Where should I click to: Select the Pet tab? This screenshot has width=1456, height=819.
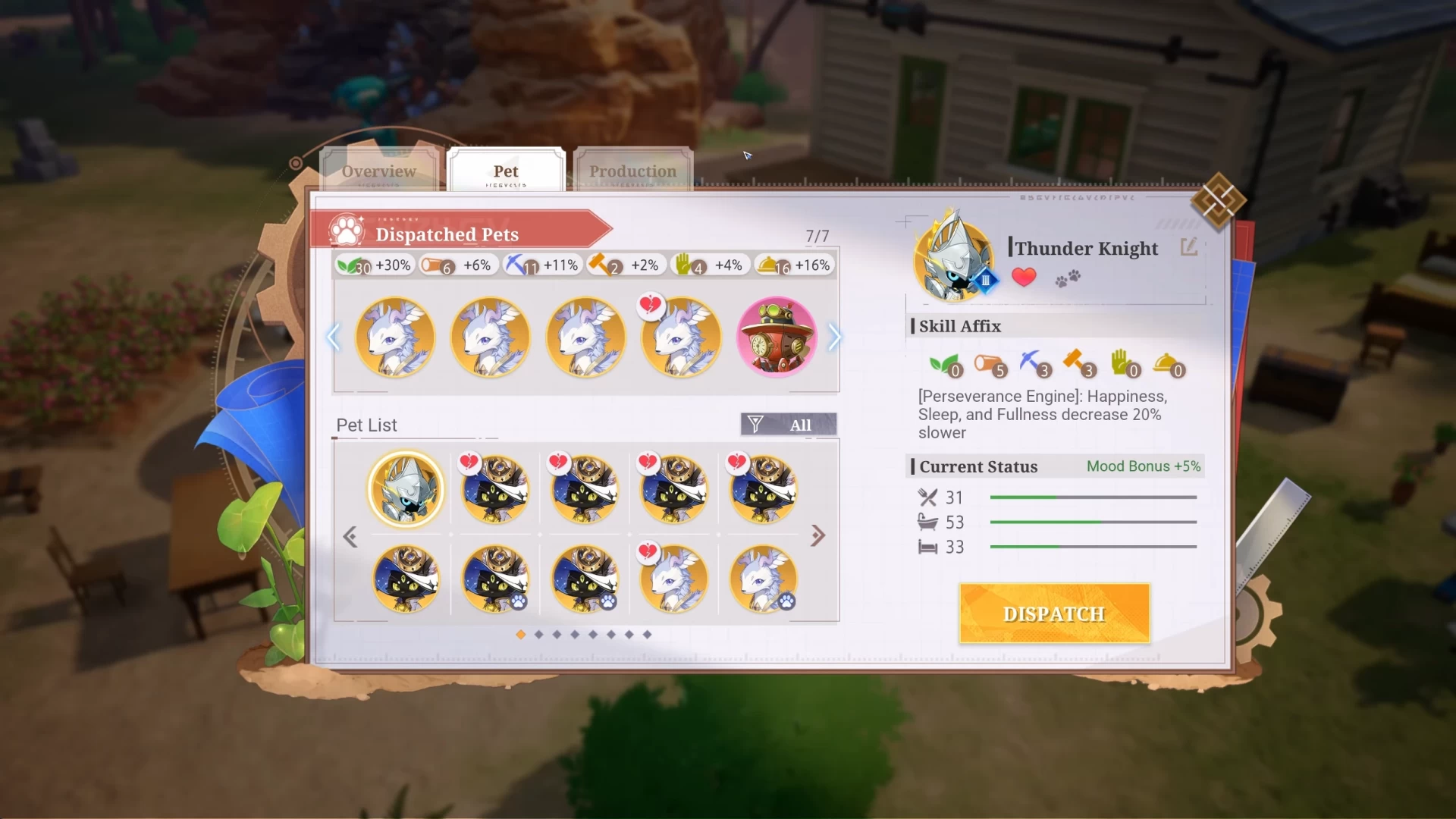(506, 171)
